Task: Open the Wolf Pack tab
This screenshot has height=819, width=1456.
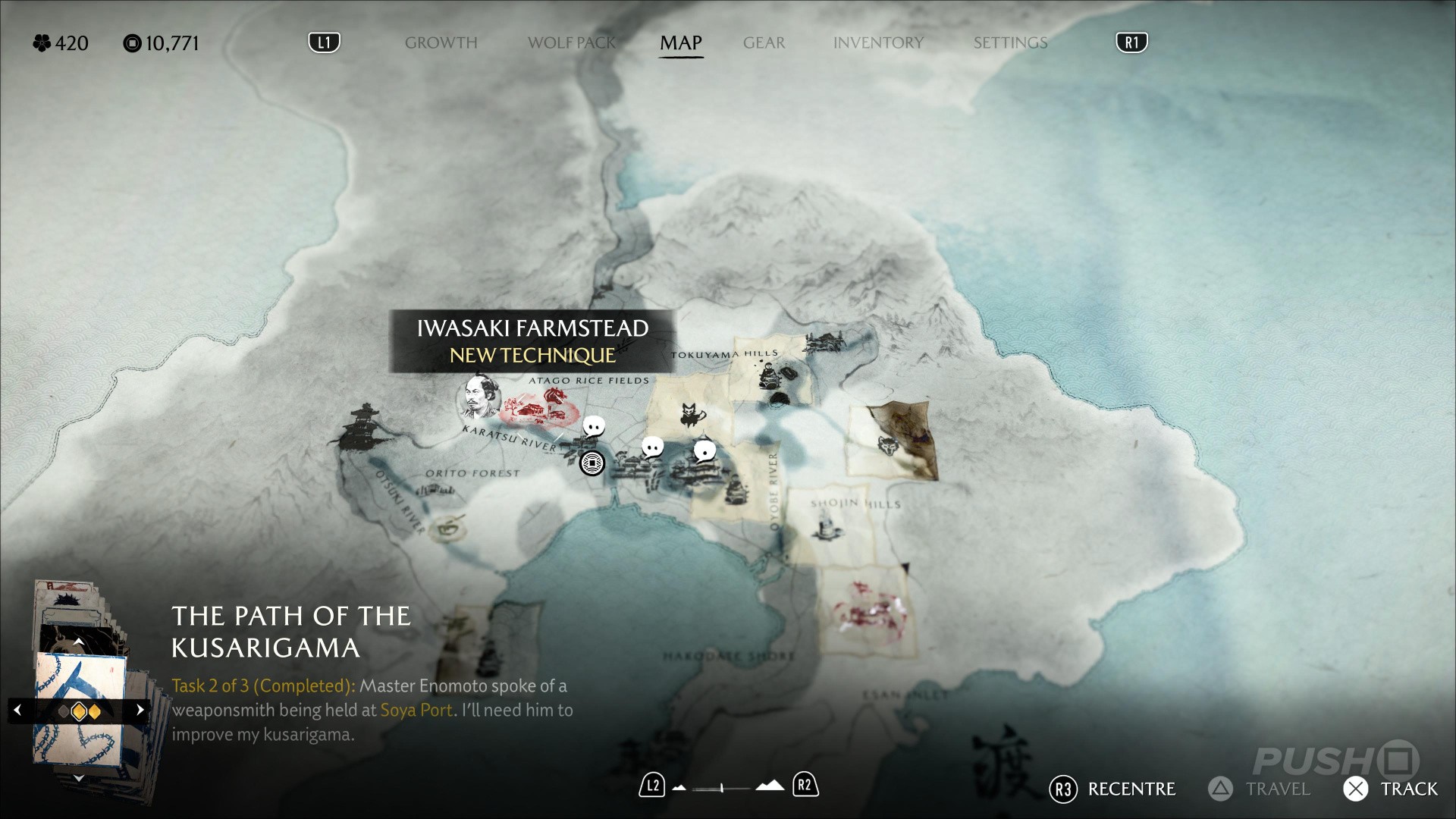Action: pos(572,43)
